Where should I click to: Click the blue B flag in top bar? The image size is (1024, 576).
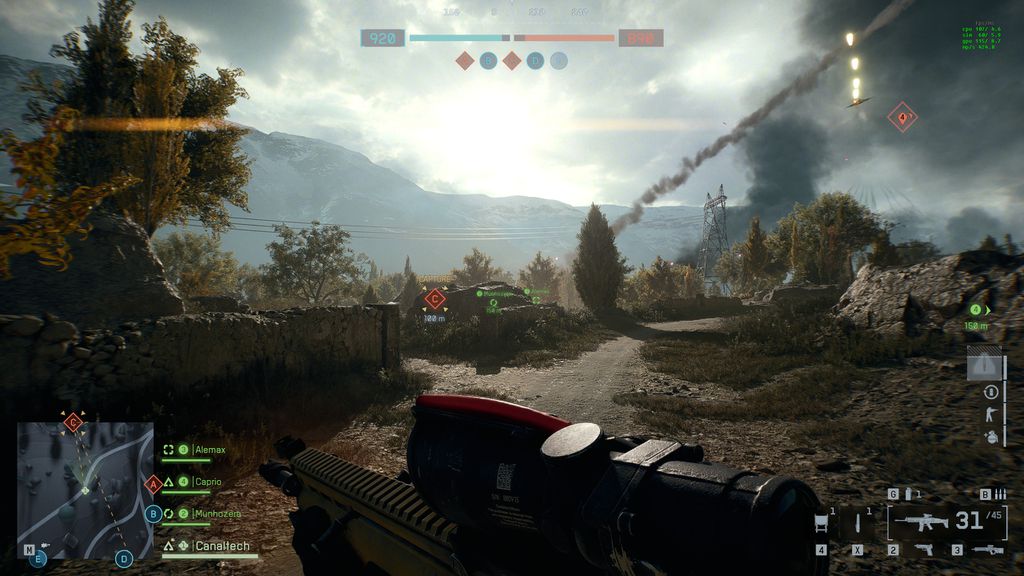(488, 61)
